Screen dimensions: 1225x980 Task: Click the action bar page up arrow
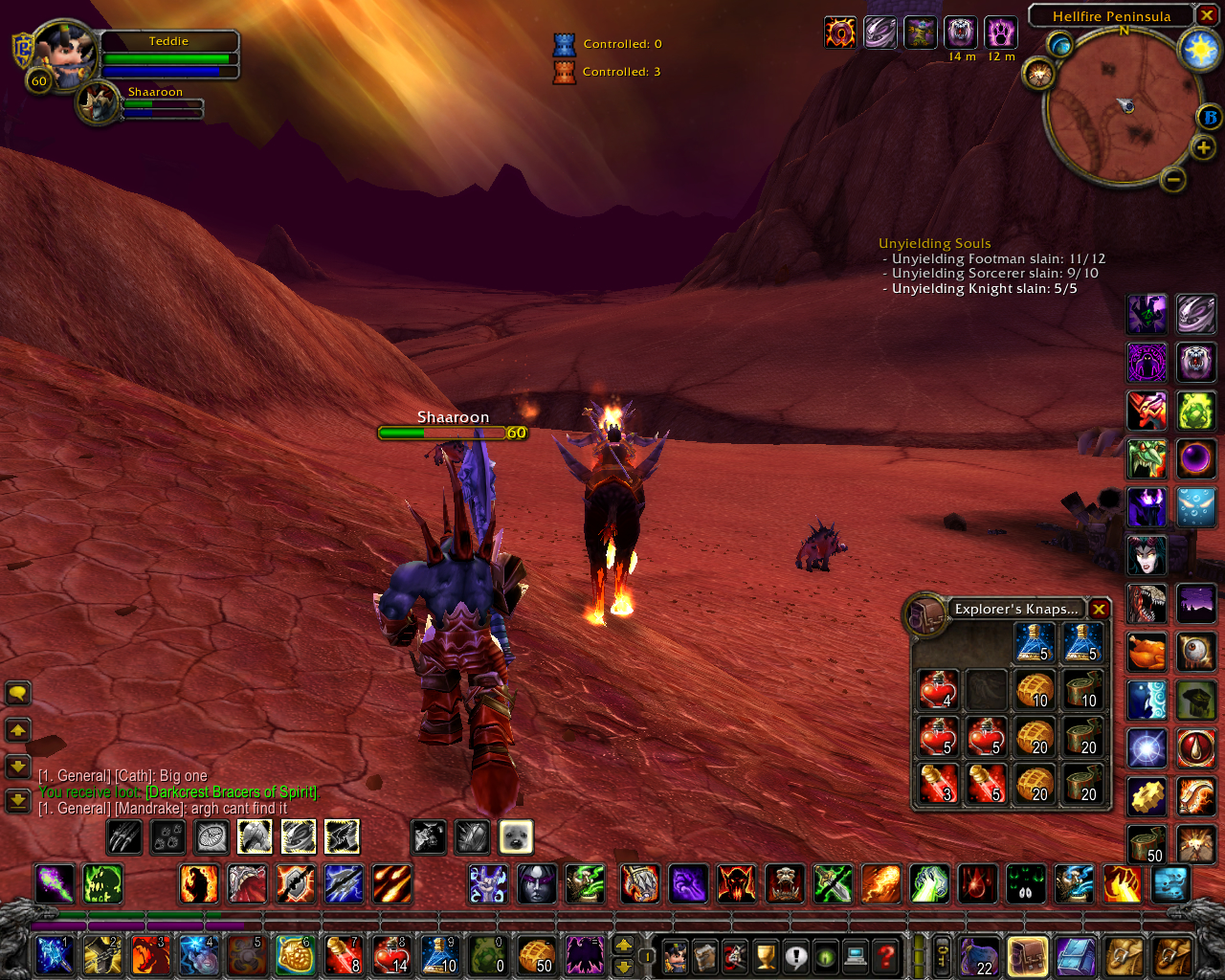coord(623,946)
